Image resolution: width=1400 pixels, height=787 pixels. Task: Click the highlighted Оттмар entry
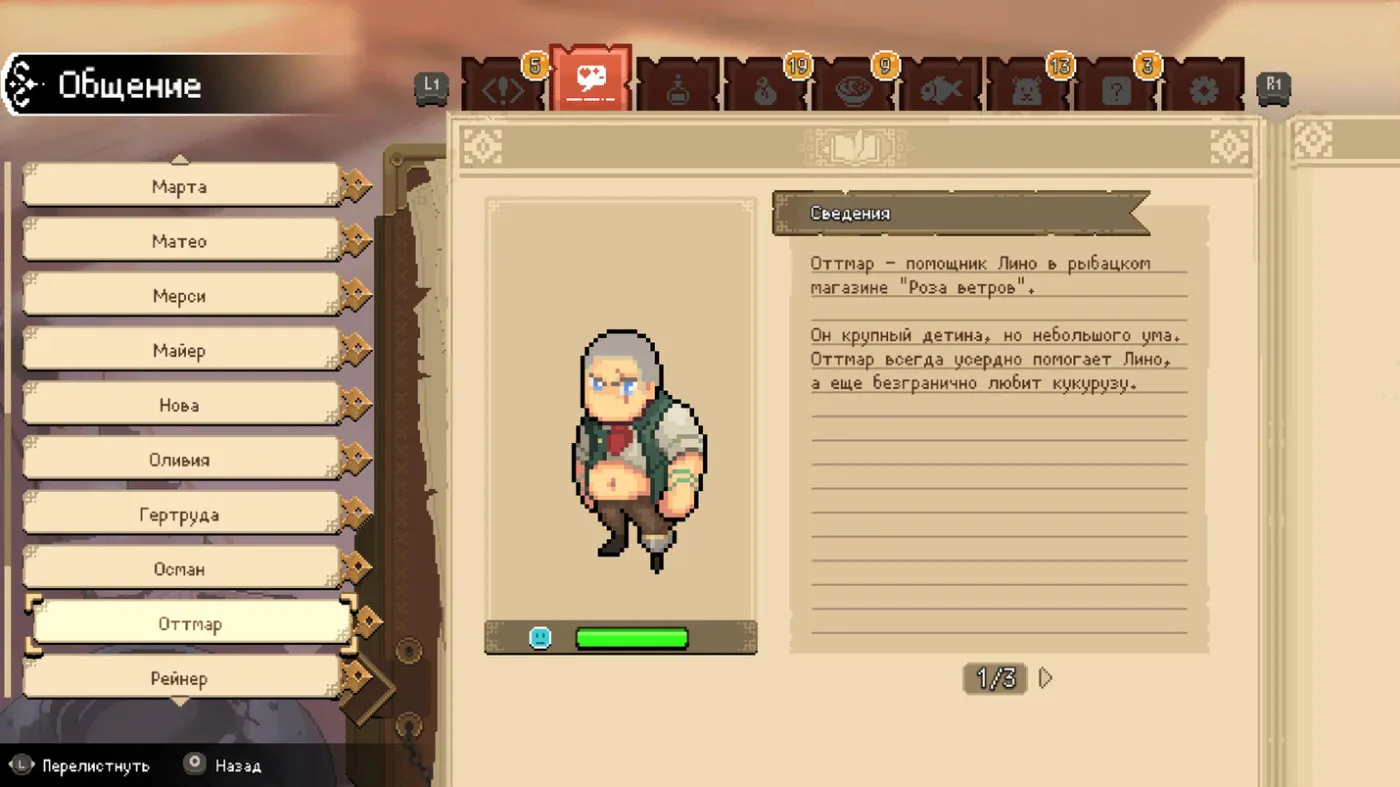pos(190,624)
